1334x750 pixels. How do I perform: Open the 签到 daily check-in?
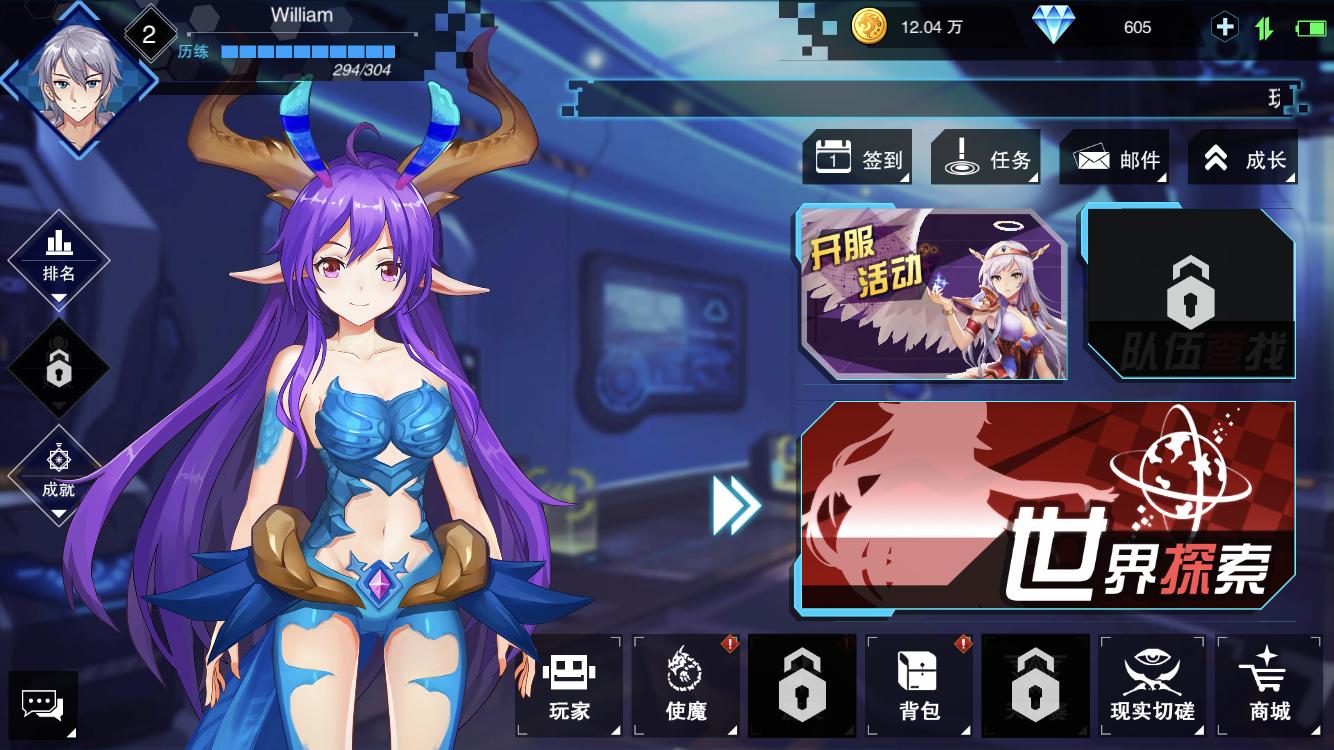[860, 158]
